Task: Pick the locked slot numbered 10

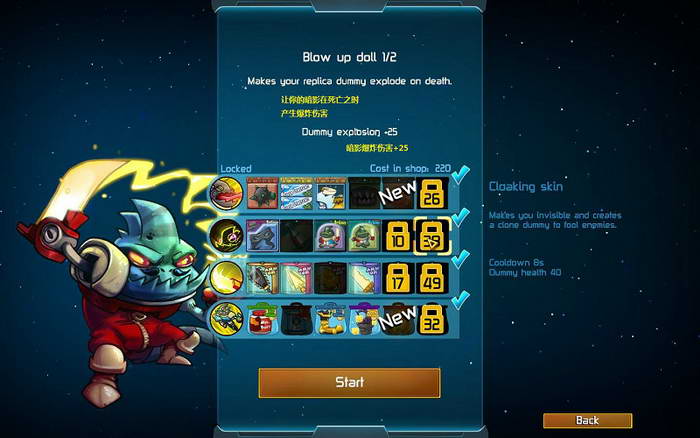Action: pyautogui.click(x=398, y=235)
